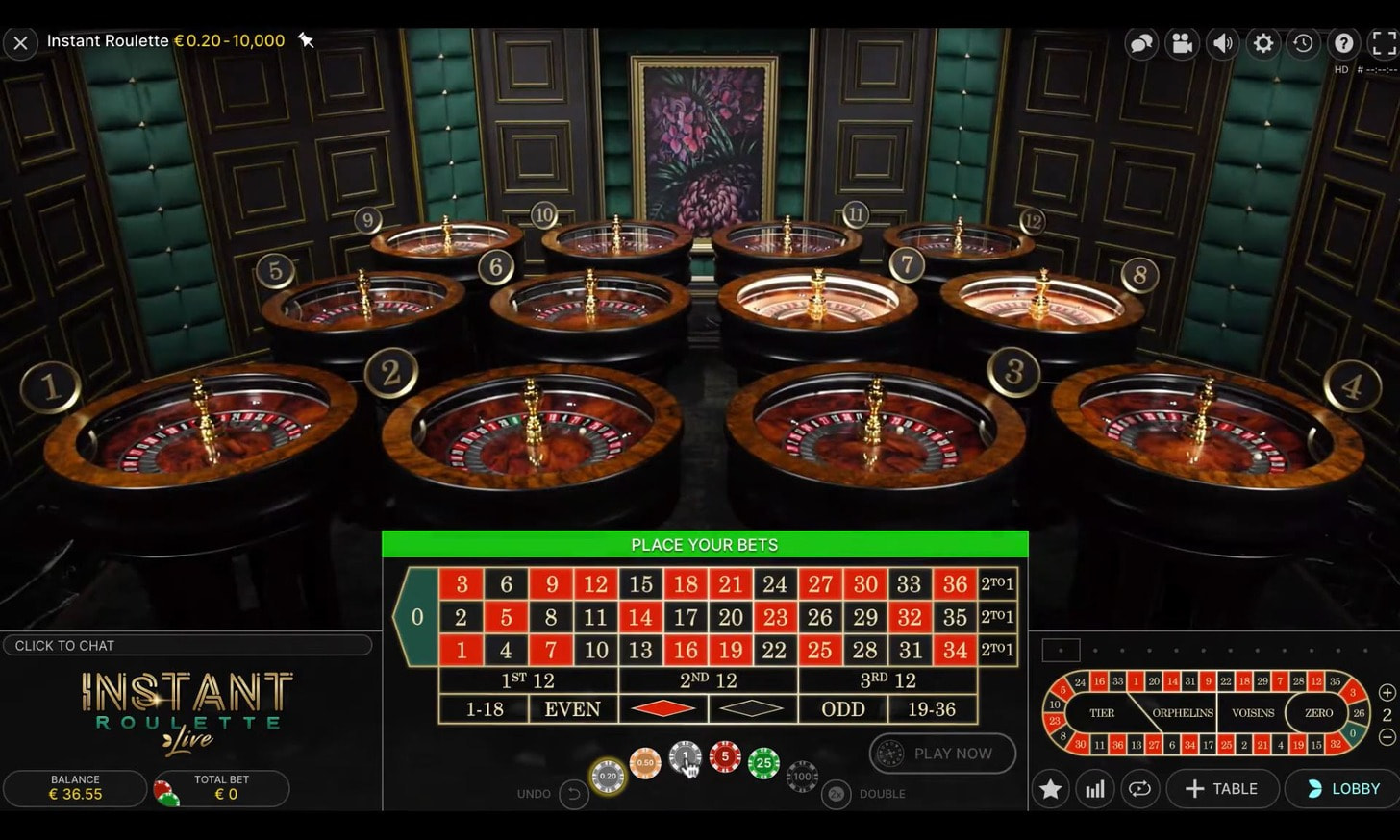The image size is (1400, 840).
Task: Select the green 25 chip
Action: coord(763,763)
